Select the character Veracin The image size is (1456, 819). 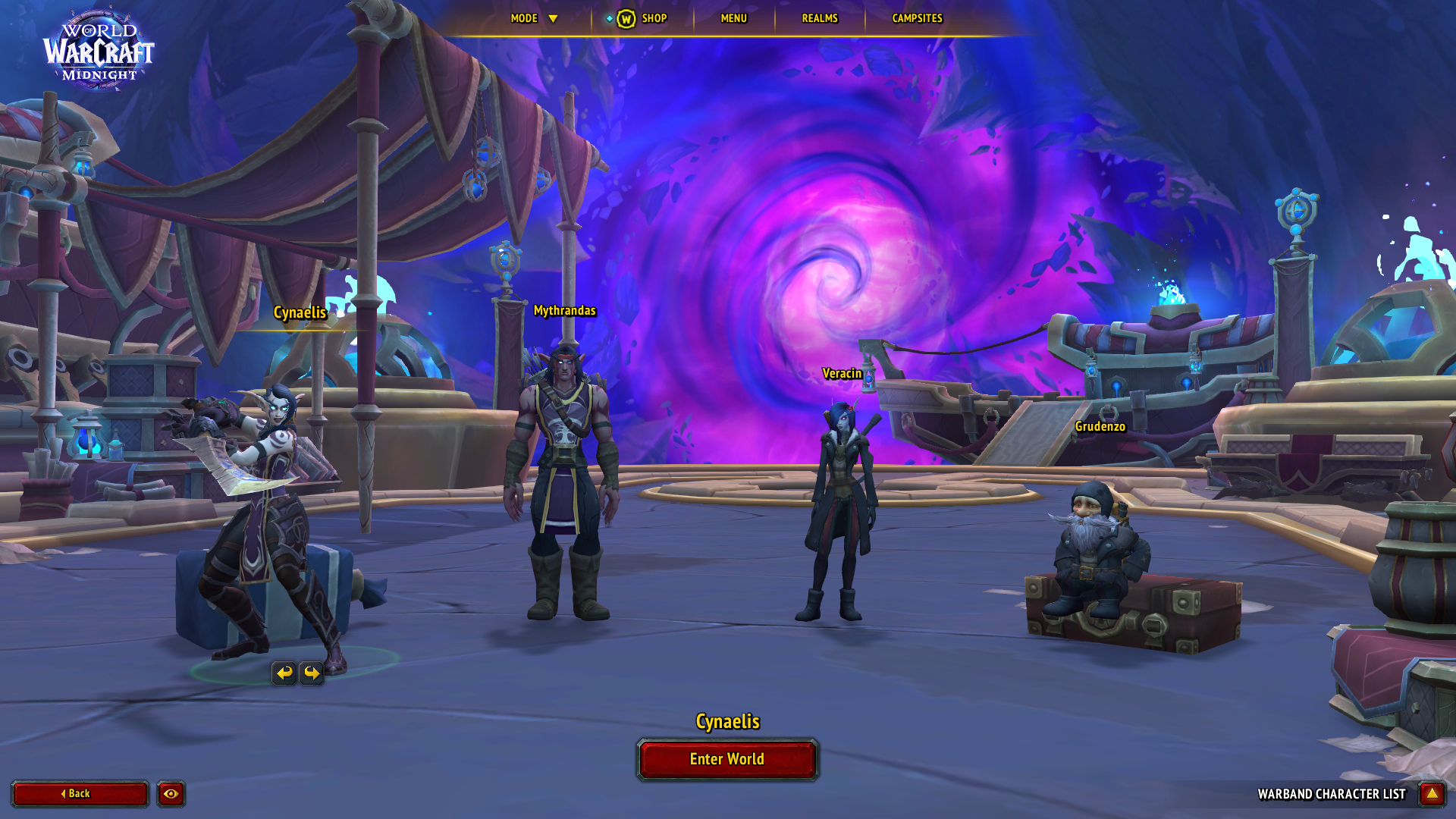pyautogui.click(x=840, y=508)
